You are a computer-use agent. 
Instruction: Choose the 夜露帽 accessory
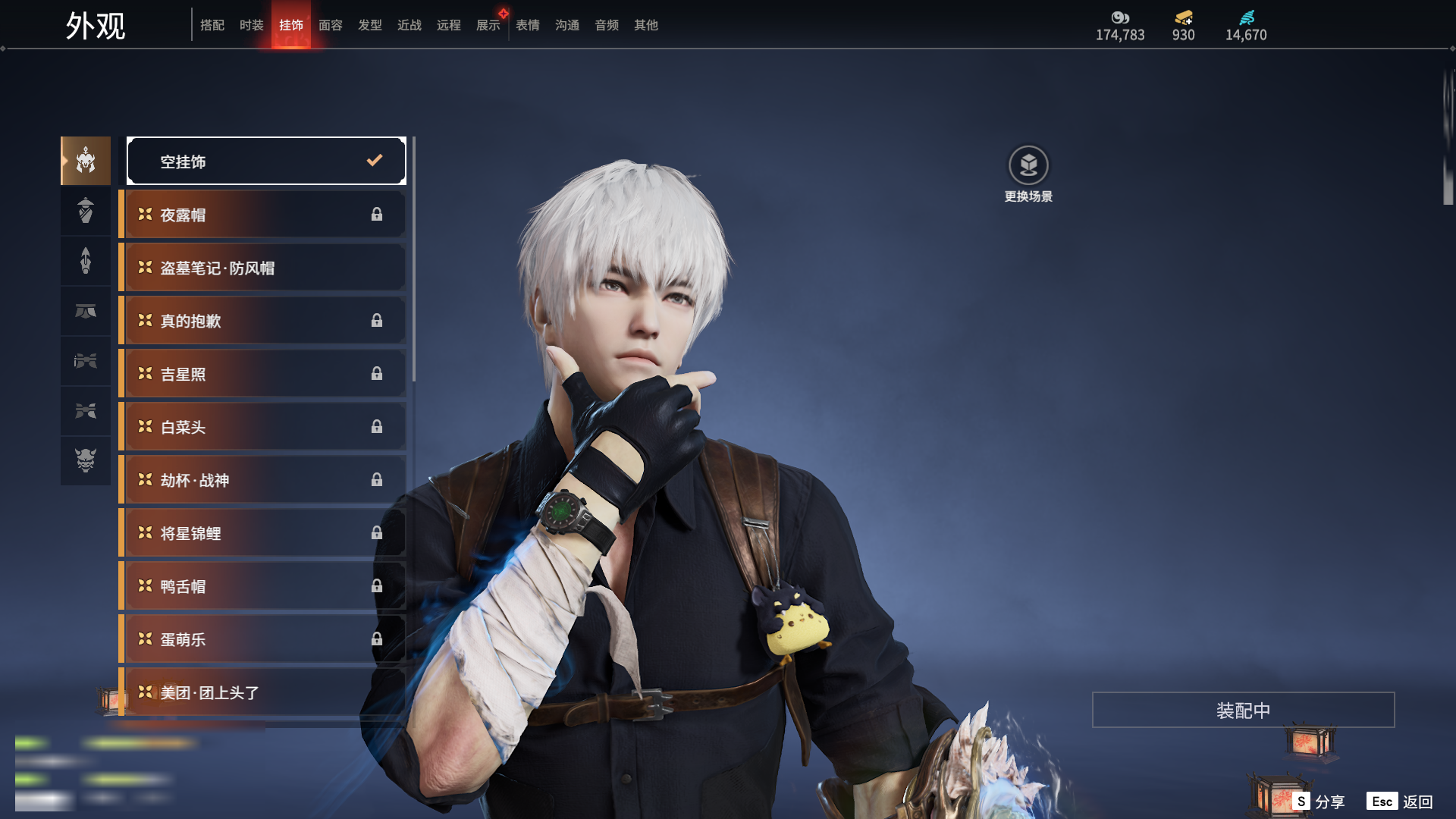coord(262,215)
